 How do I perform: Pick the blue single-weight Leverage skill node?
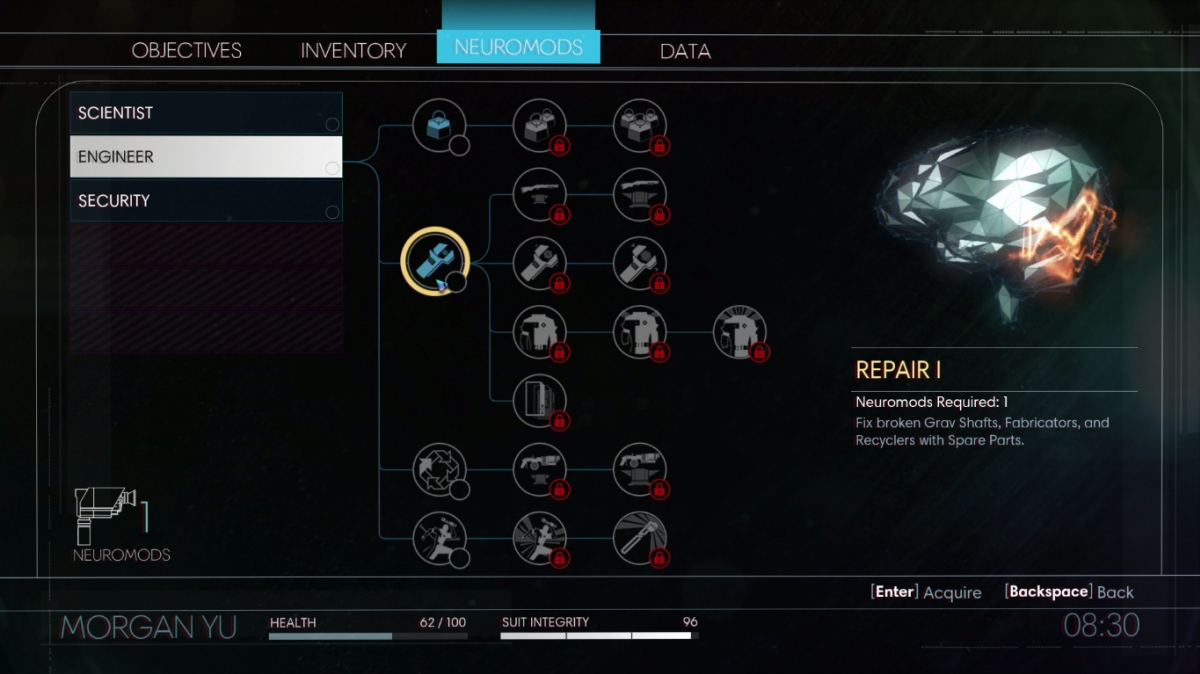pyautogui.click(x=439, y=126)
